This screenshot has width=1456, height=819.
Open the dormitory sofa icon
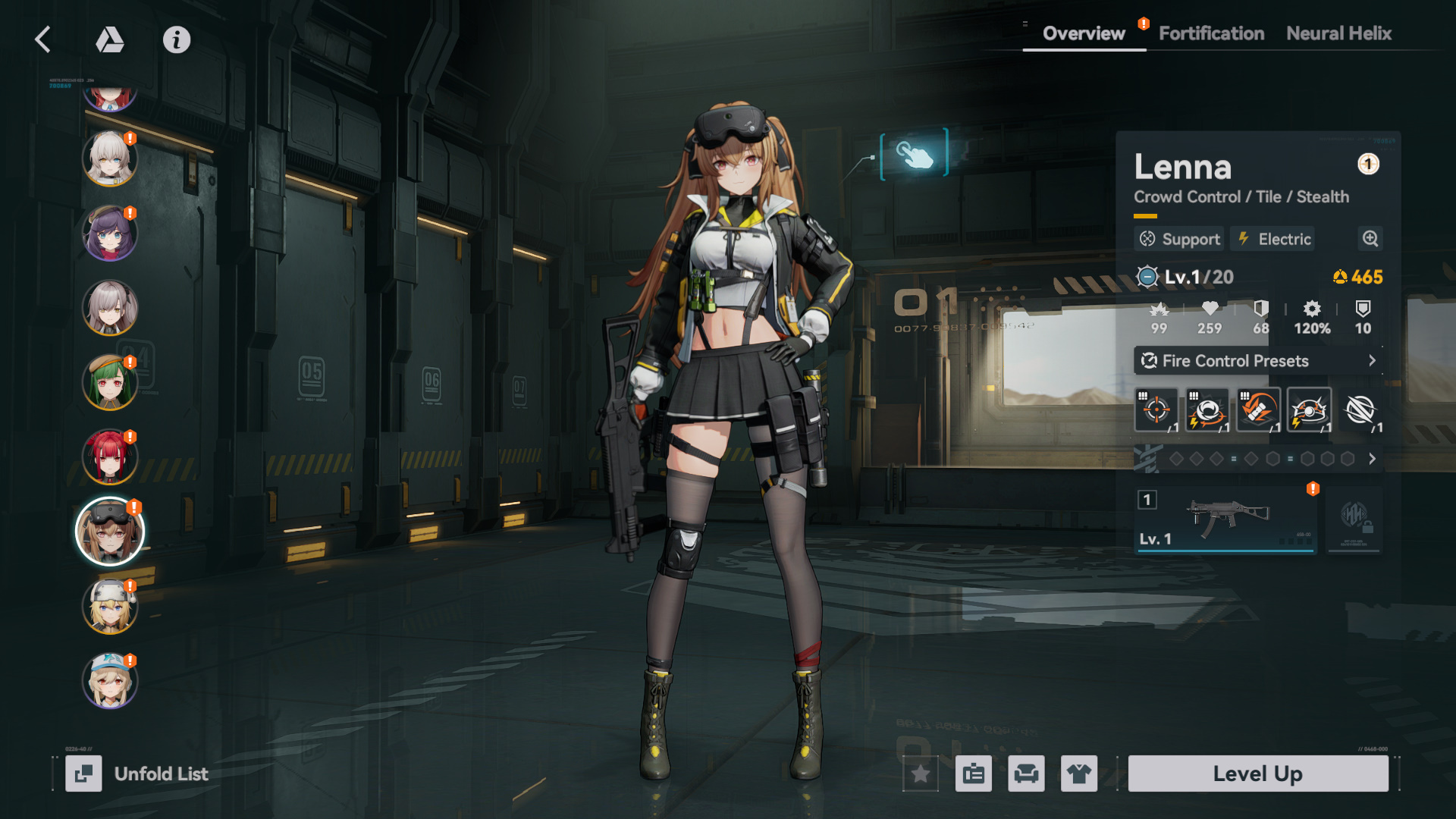1026,773
